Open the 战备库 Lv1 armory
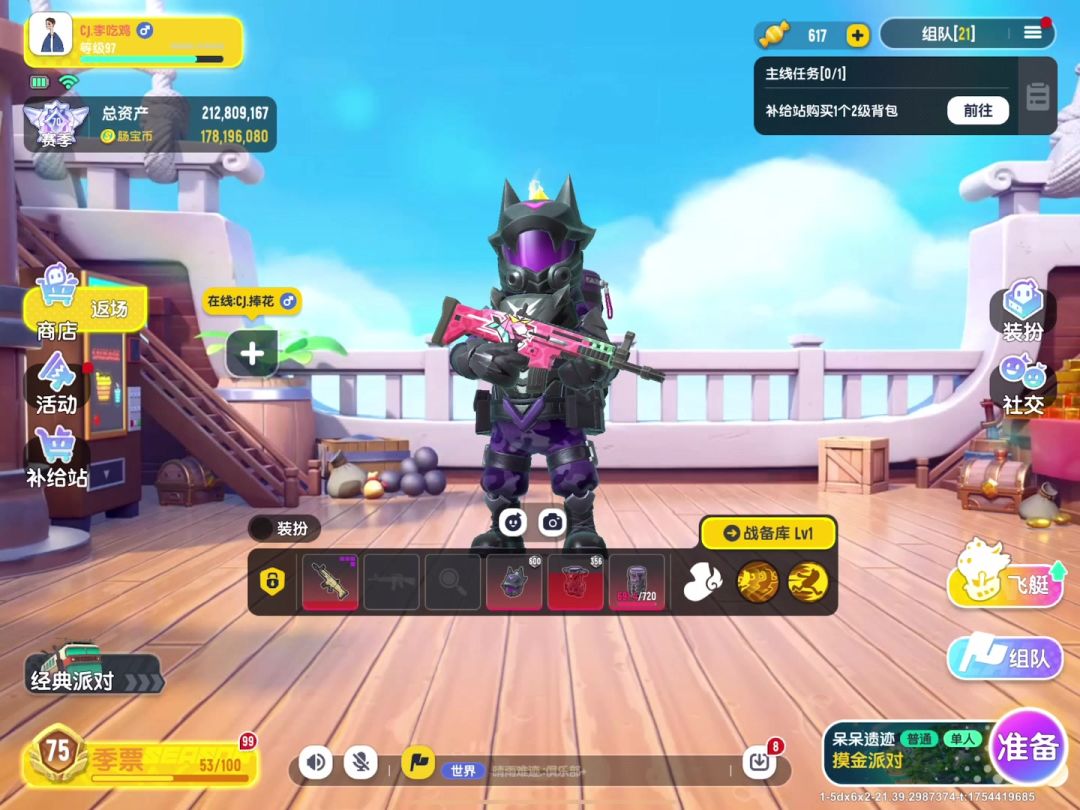Viewport: 1080px width, 810px height. pyautogui.click(x=768, y=533)
